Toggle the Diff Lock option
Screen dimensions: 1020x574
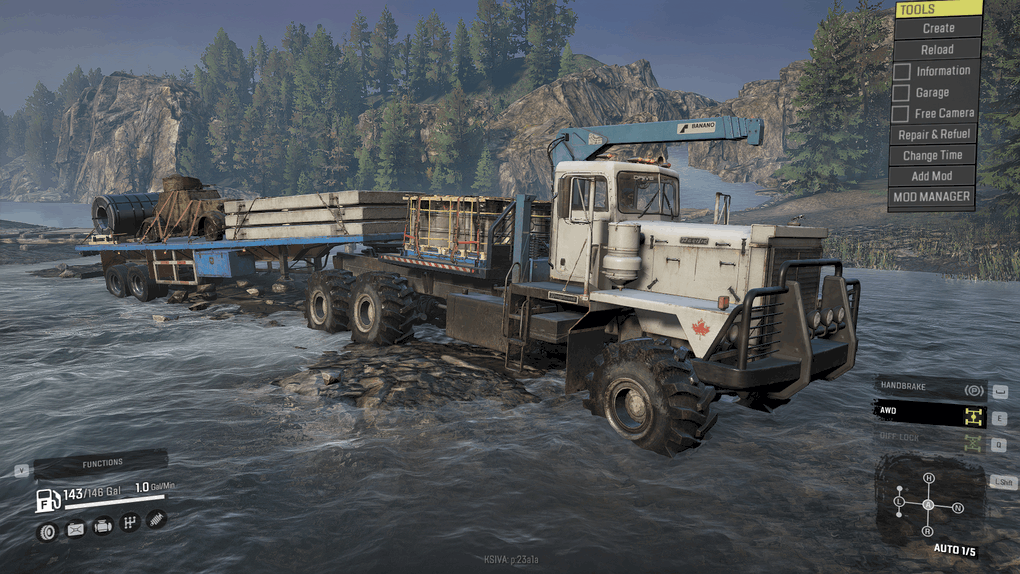coord(930,437)
